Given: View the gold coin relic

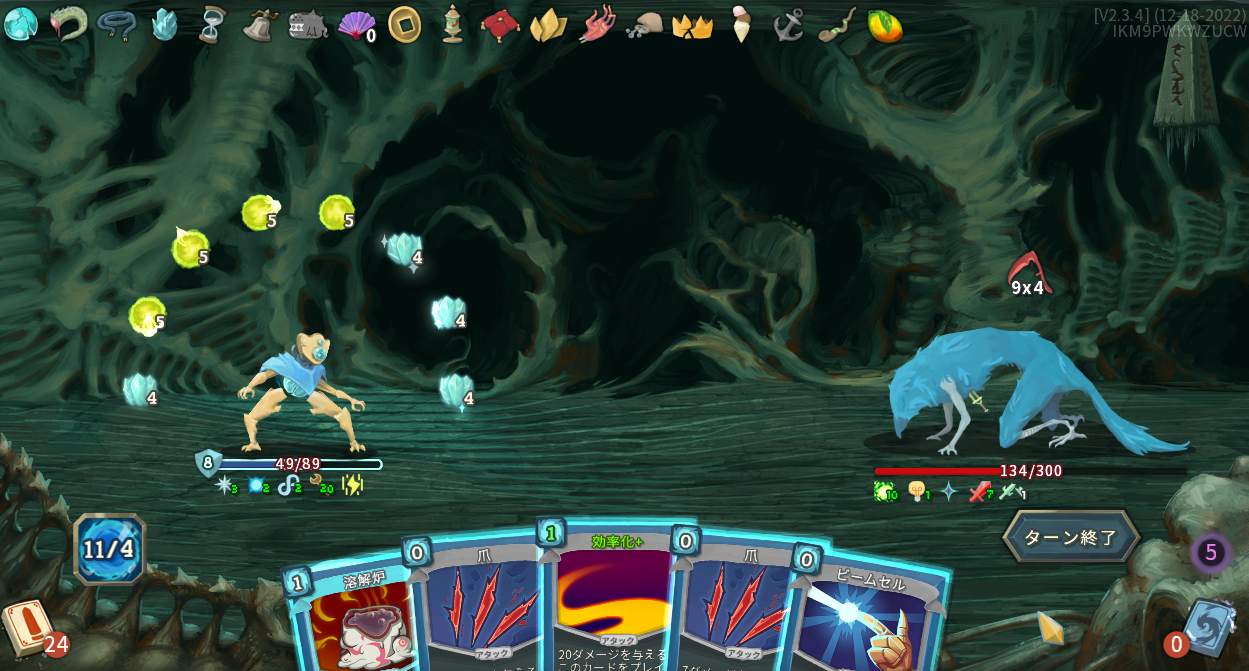Looking at the screenshot, I should [404, 24].
